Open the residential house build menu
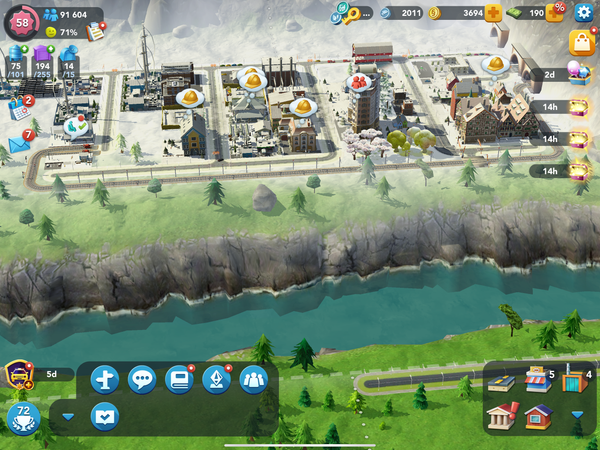600x450 pixels. [538, 415]
